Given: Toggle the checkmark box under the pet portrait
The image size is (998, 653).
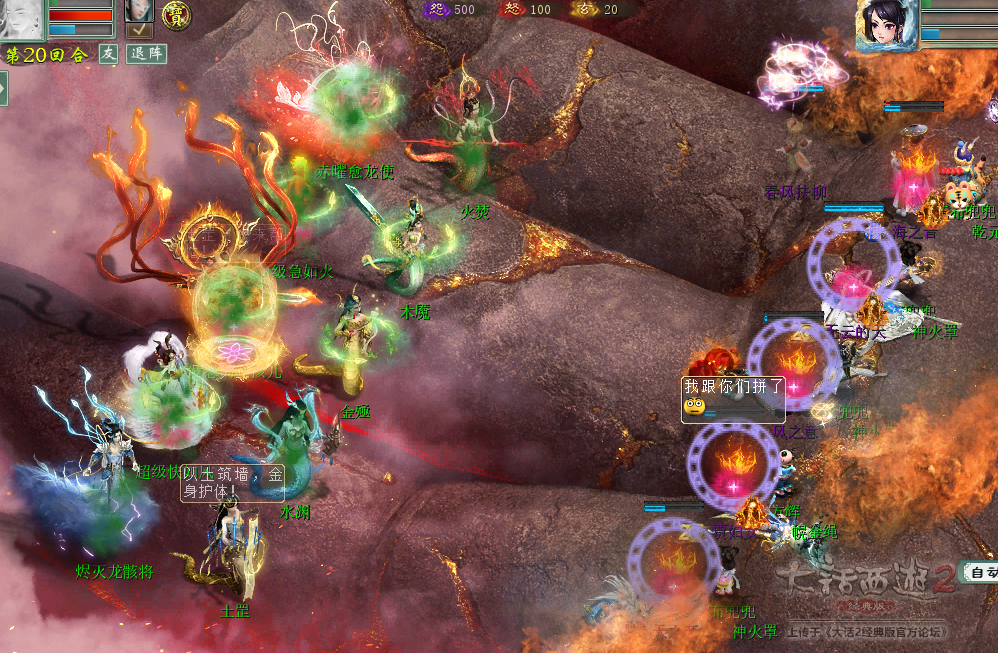Looking at the screenshot, I should pyautogui.click(x=139, y=31).
